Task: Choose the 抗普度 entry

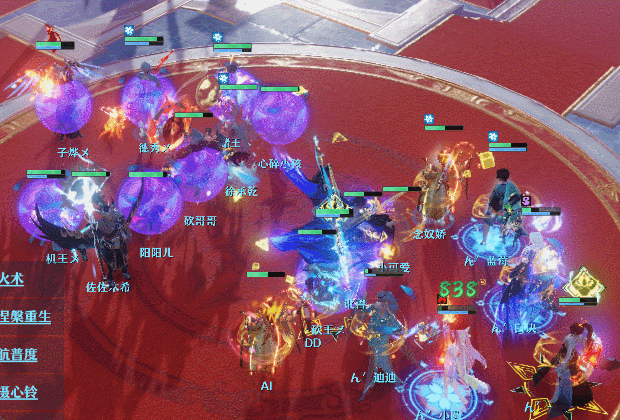Action: click(x=20, y=354)
